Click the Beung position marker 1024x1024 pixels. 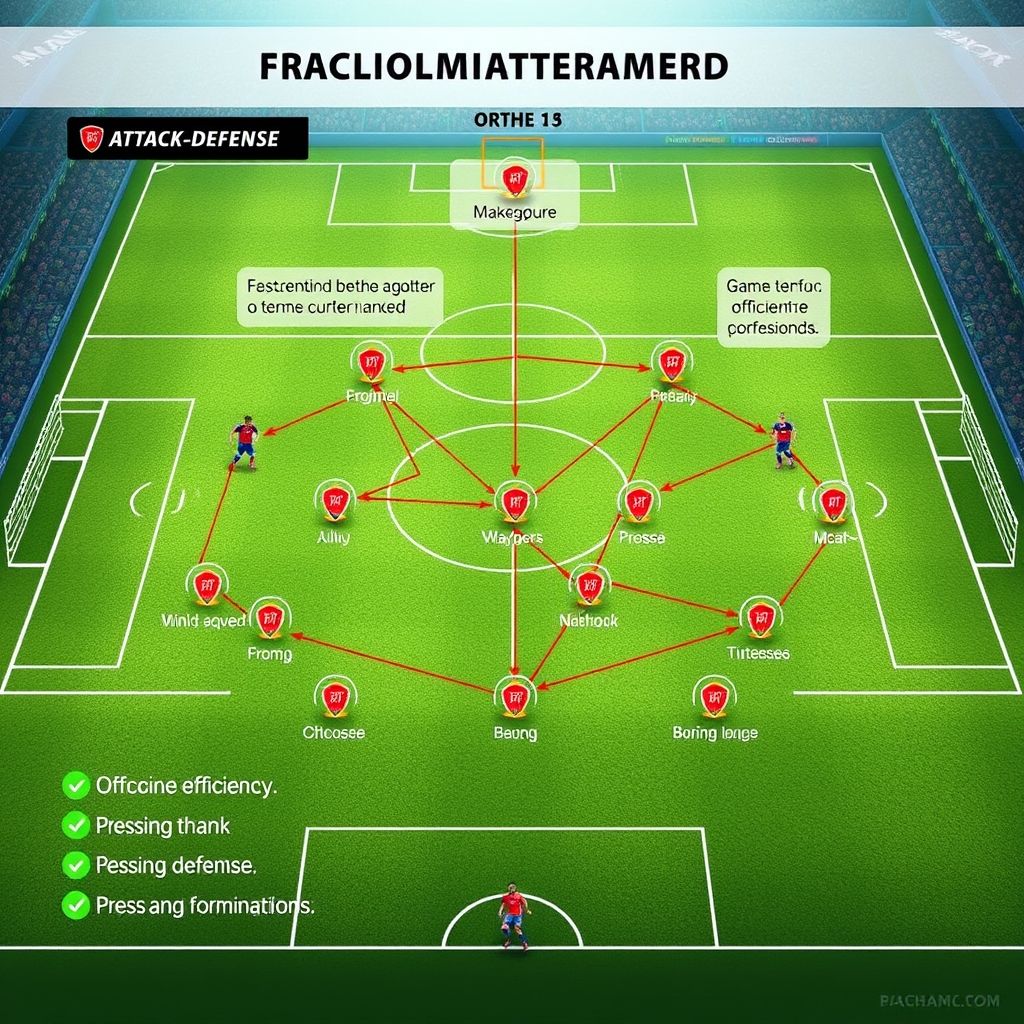click(515, 695)
